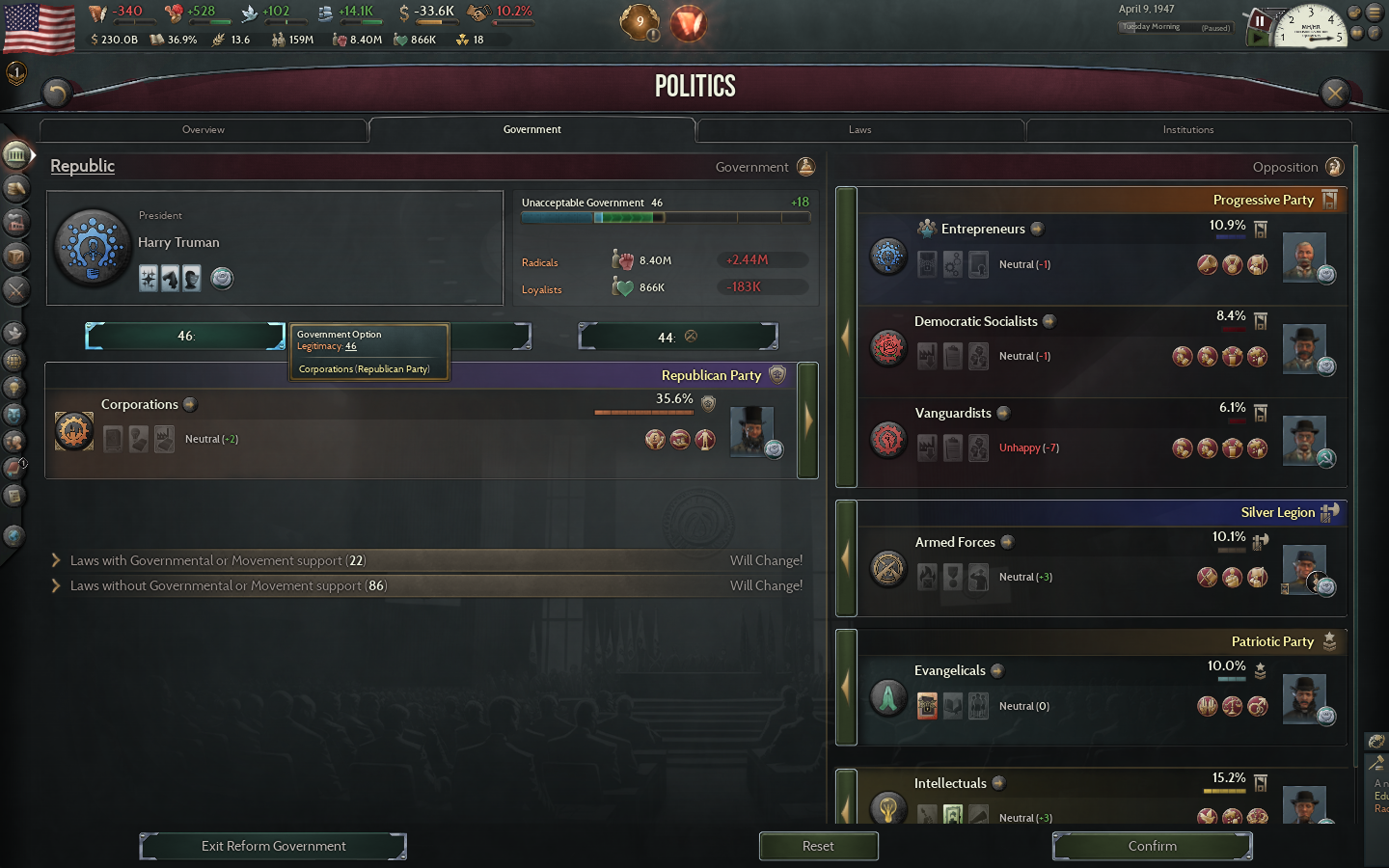This screenshot has width=1389, height=868.
Task: Expand laws with Governmental or Movement support
Action: point(56,560)
